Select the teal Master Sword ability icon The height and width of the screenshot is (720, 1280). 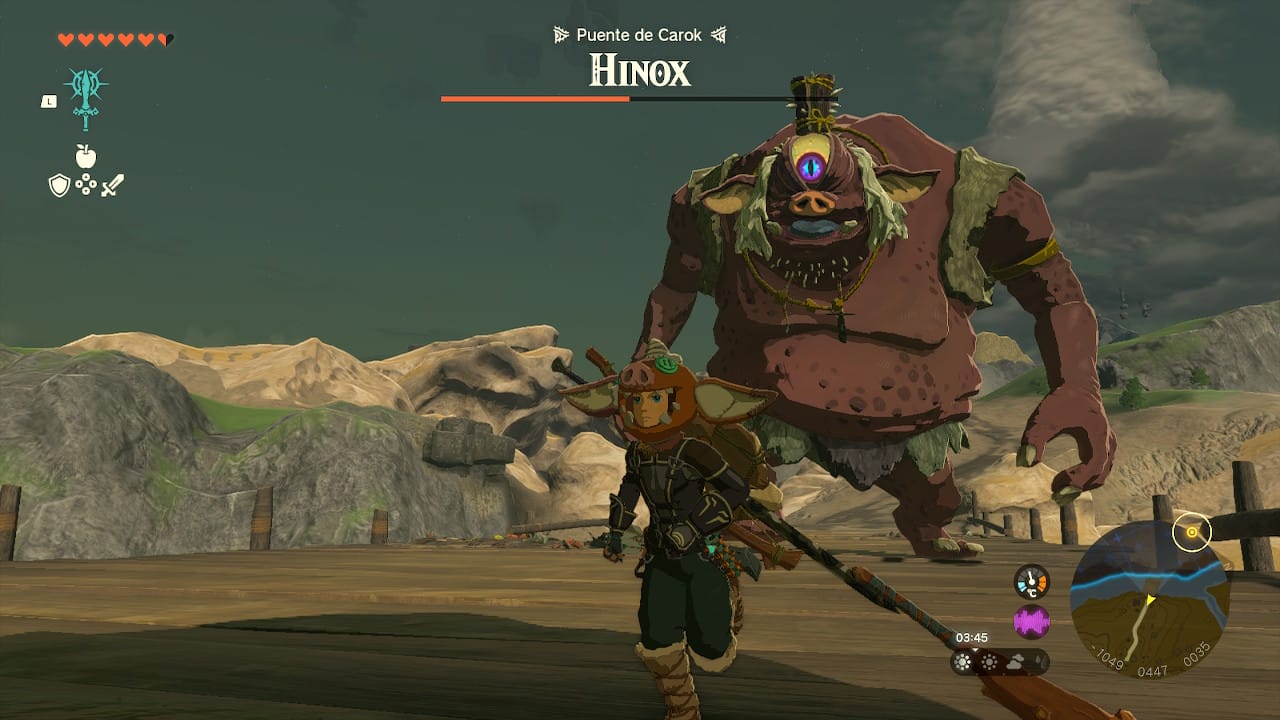[85, 97]
